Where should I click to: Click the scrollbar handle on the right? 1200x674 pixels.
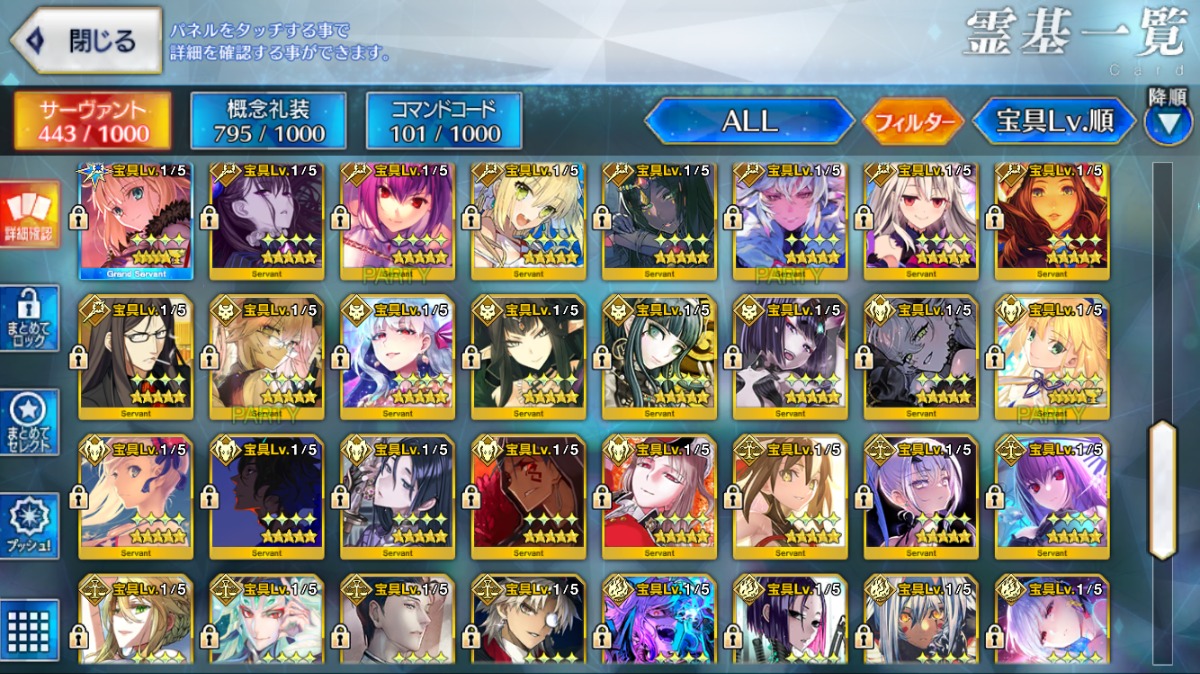(x=1162, y=489)
